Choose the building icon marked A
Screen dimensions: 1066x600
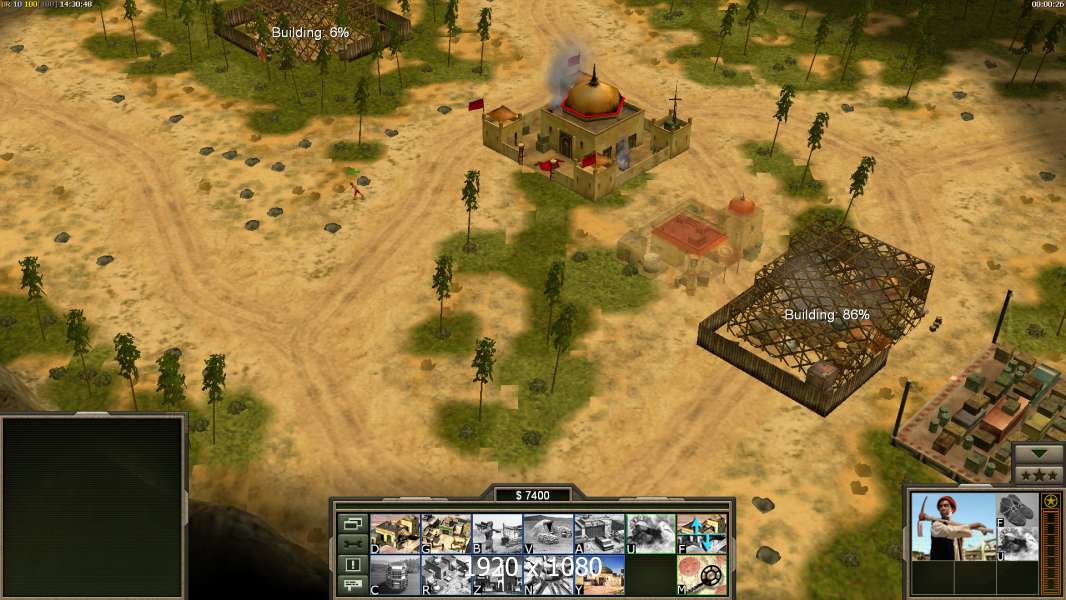coord(599,534)
